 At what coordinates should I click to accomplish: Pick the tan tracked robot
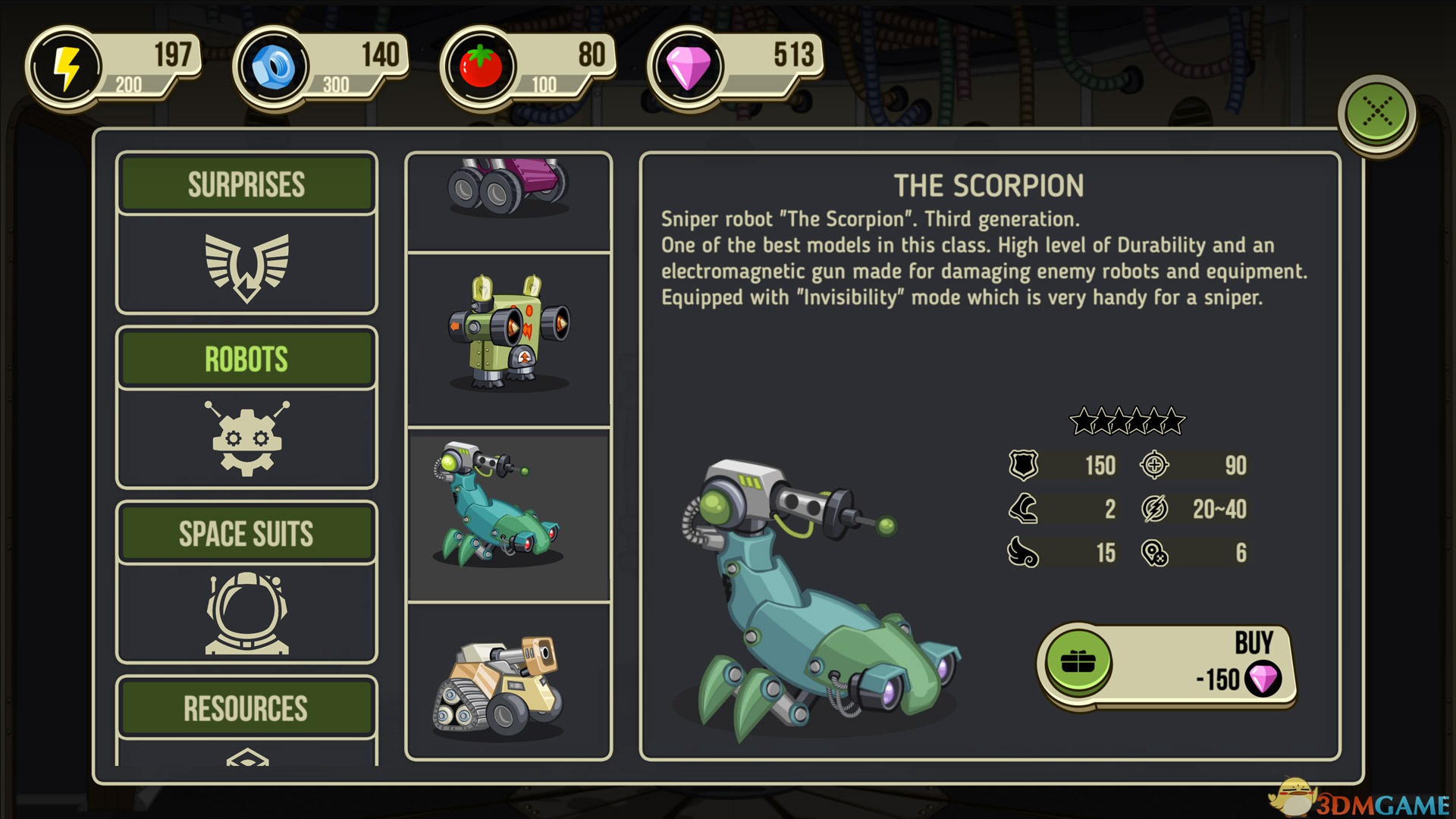point(509,684)
